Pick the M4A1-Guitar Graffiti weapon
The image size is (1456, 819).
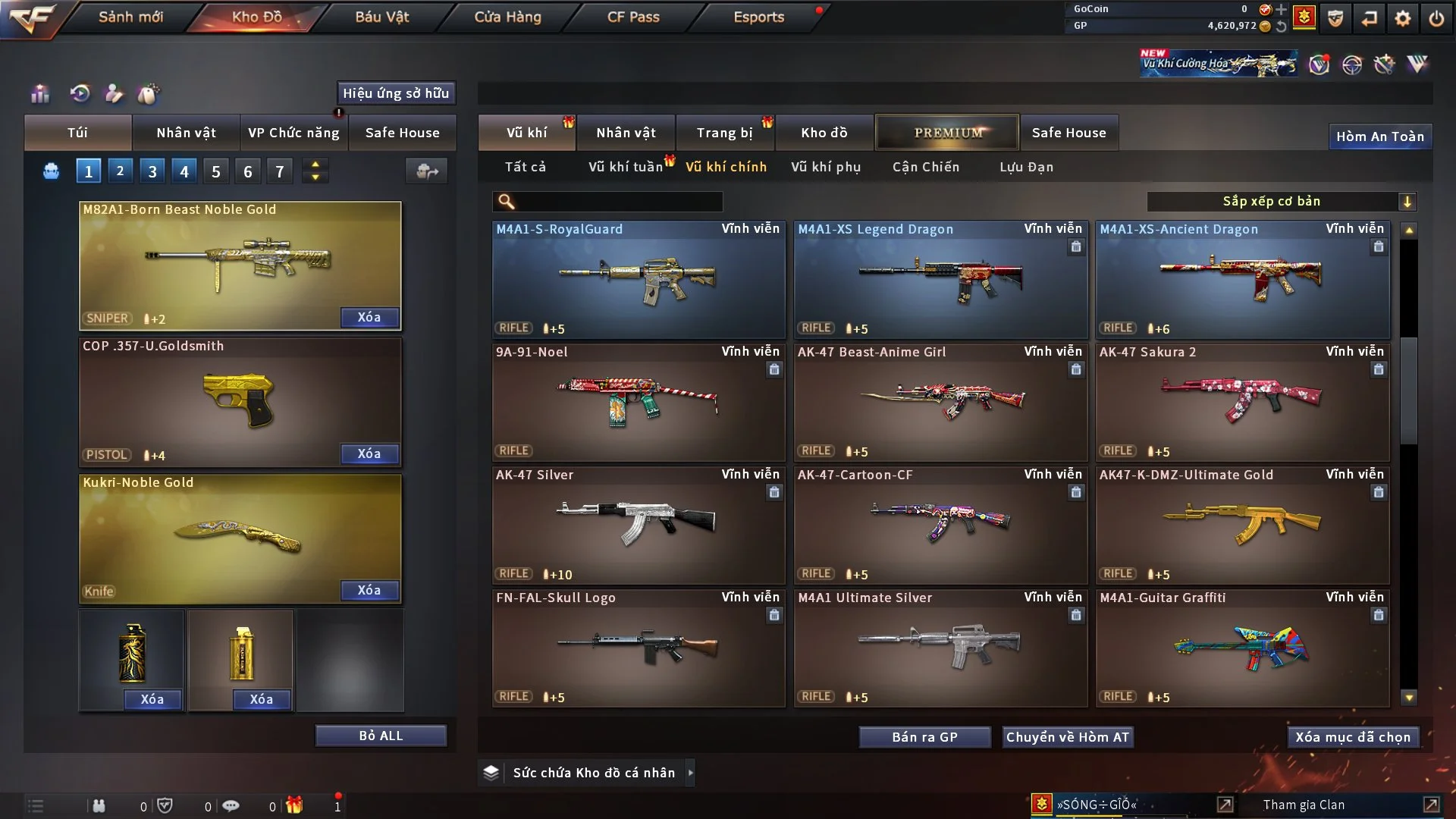point(1242,649)
